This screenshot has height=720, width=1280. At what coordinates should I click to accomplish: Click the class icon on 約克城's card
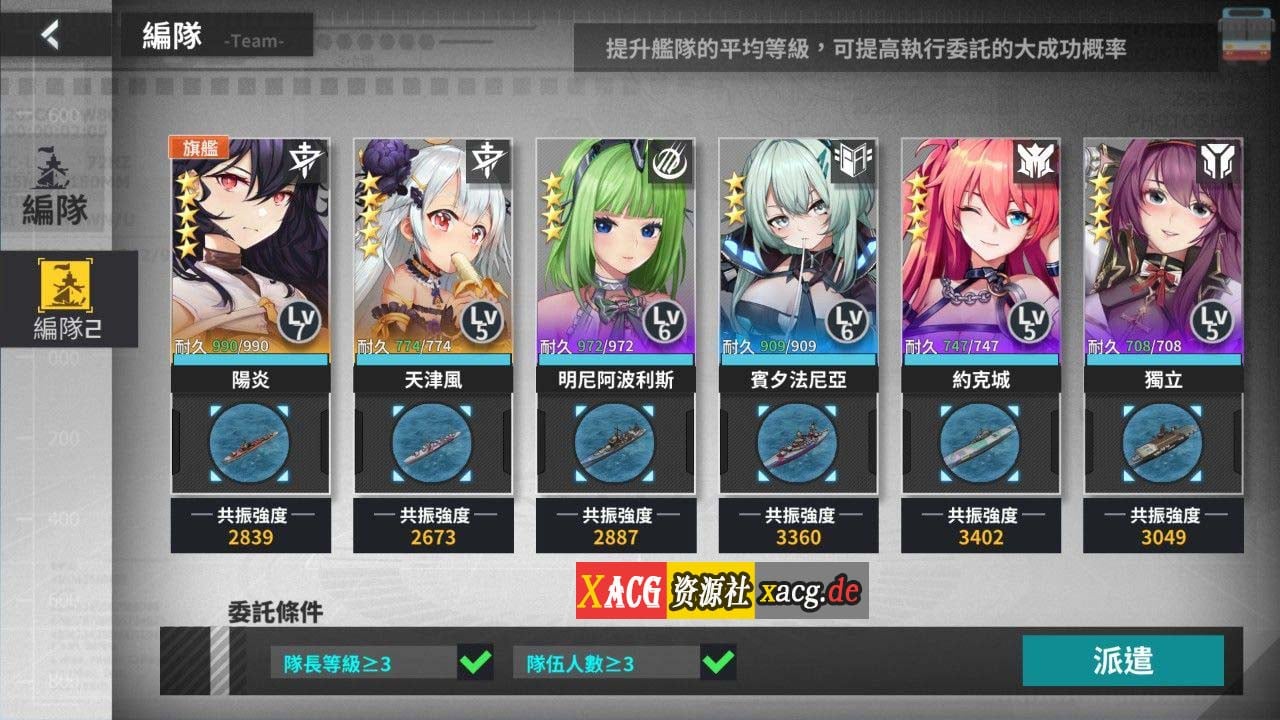click(1037, 161)
